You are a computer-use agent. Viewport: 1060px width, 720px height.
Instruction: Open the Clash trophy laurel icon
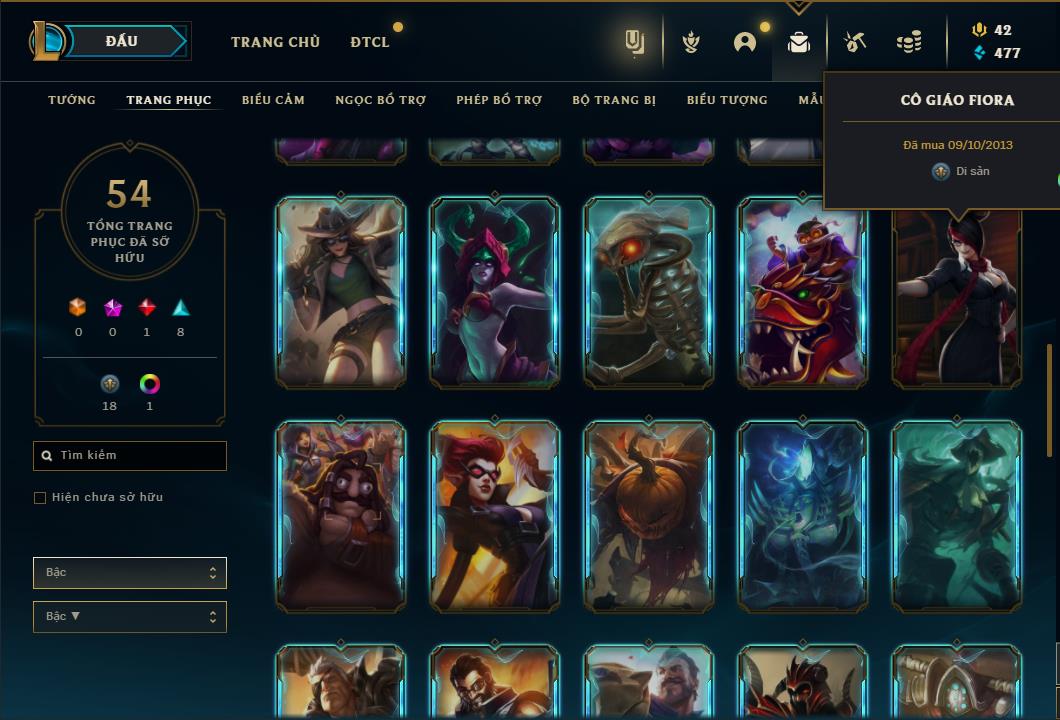click(690, 42)
